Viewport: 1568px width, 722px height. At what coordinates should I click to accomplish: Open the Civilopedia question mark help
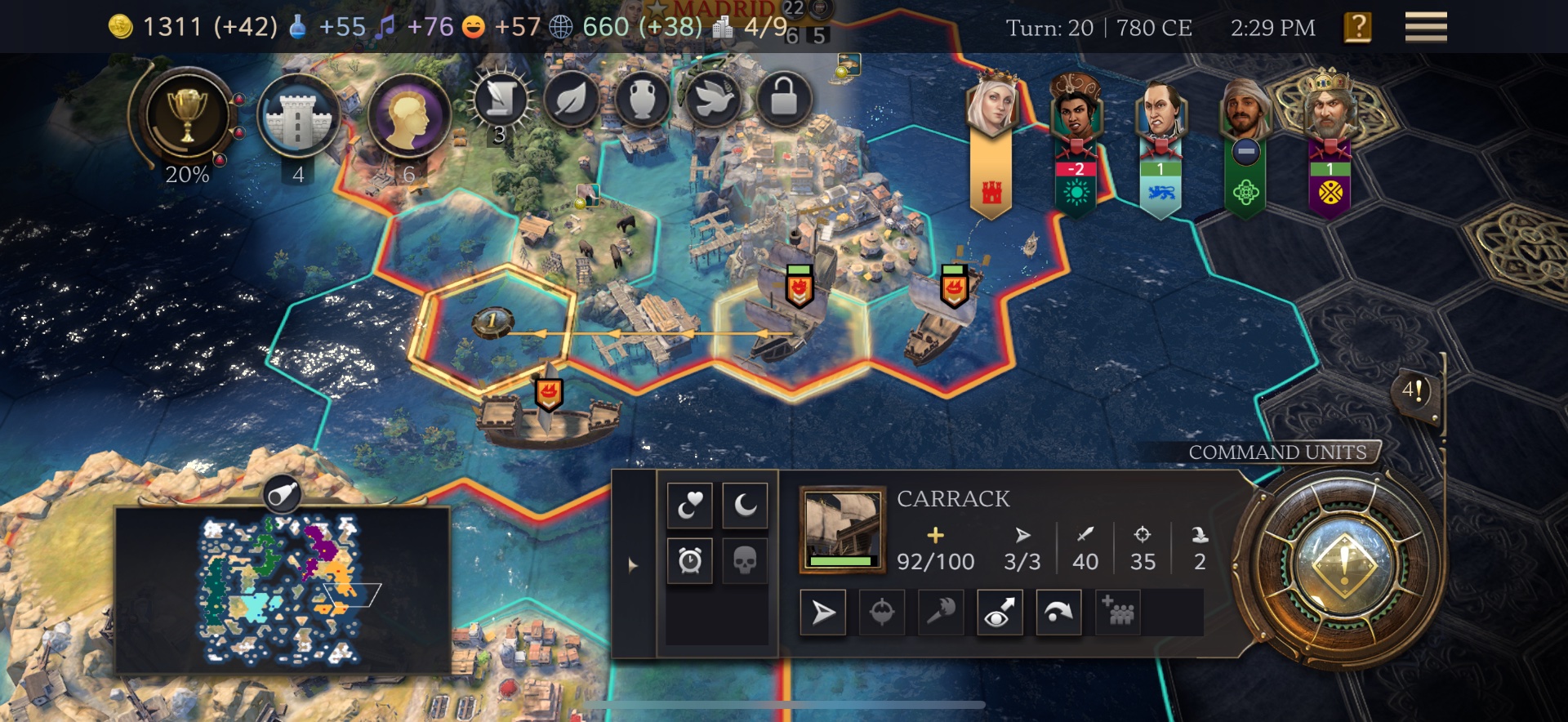tap(1357, 28)
